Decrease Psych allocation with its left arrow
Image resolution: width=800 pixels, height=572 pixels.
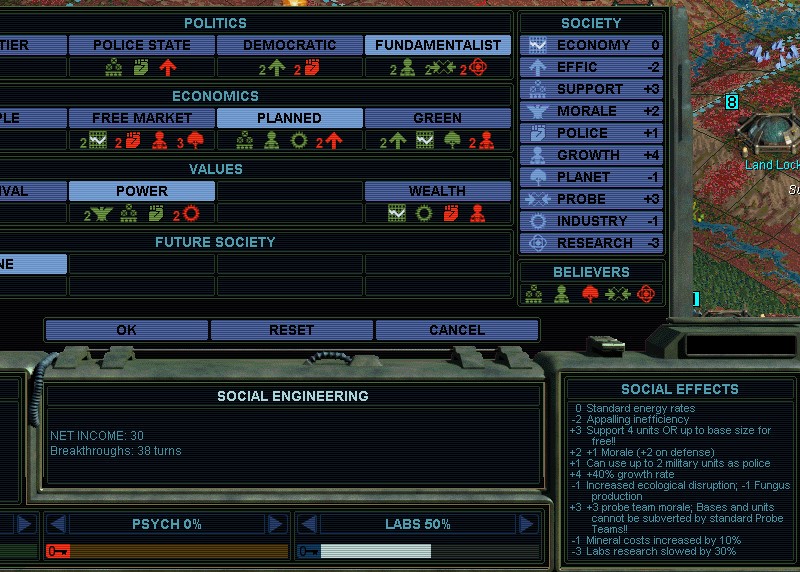point(57,524)
